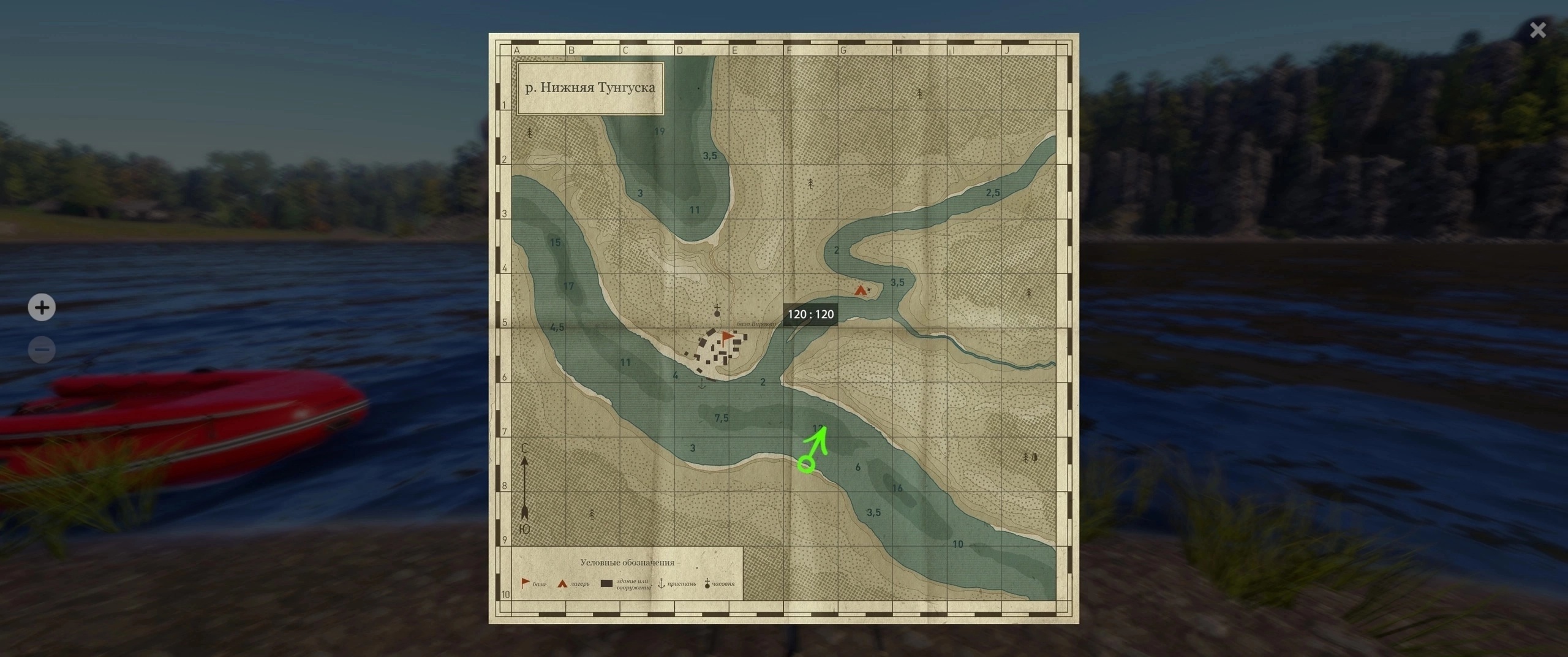This screenshot has width=1568, height=657.
Task: Click the red base flag marker
Action: (x=727, y=338)
